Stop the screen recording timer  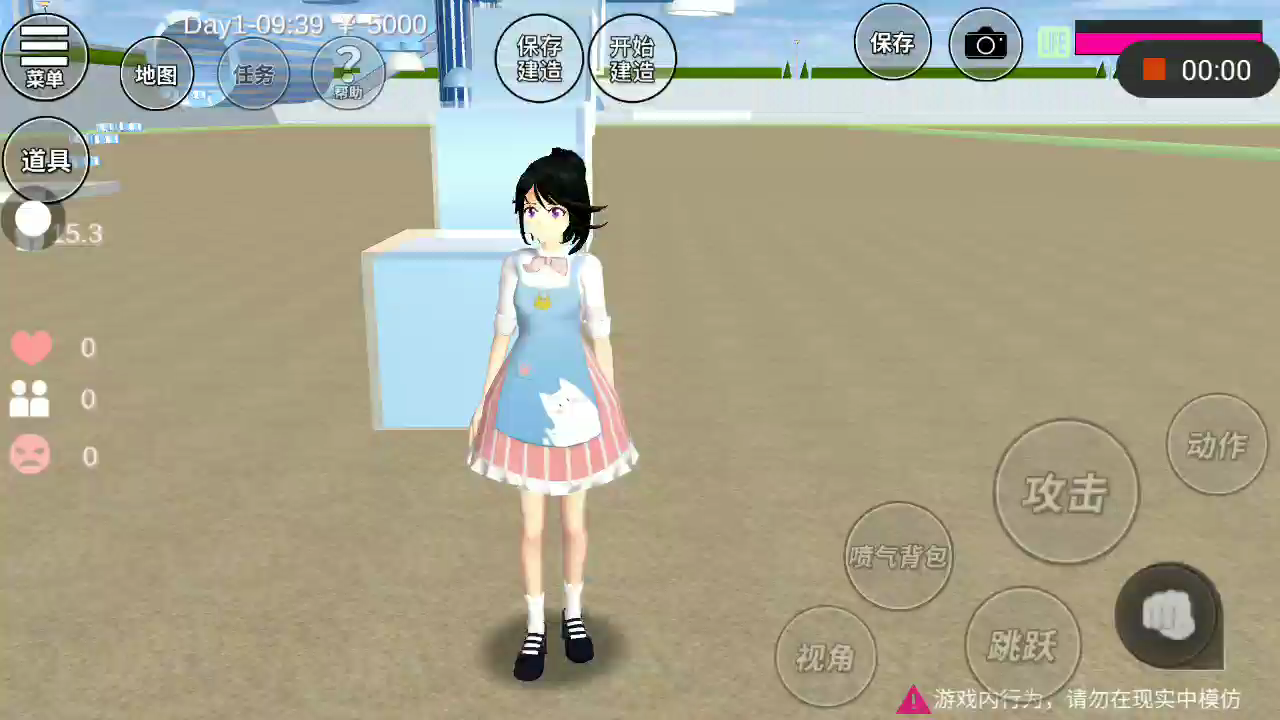[x=1155, y=70]
